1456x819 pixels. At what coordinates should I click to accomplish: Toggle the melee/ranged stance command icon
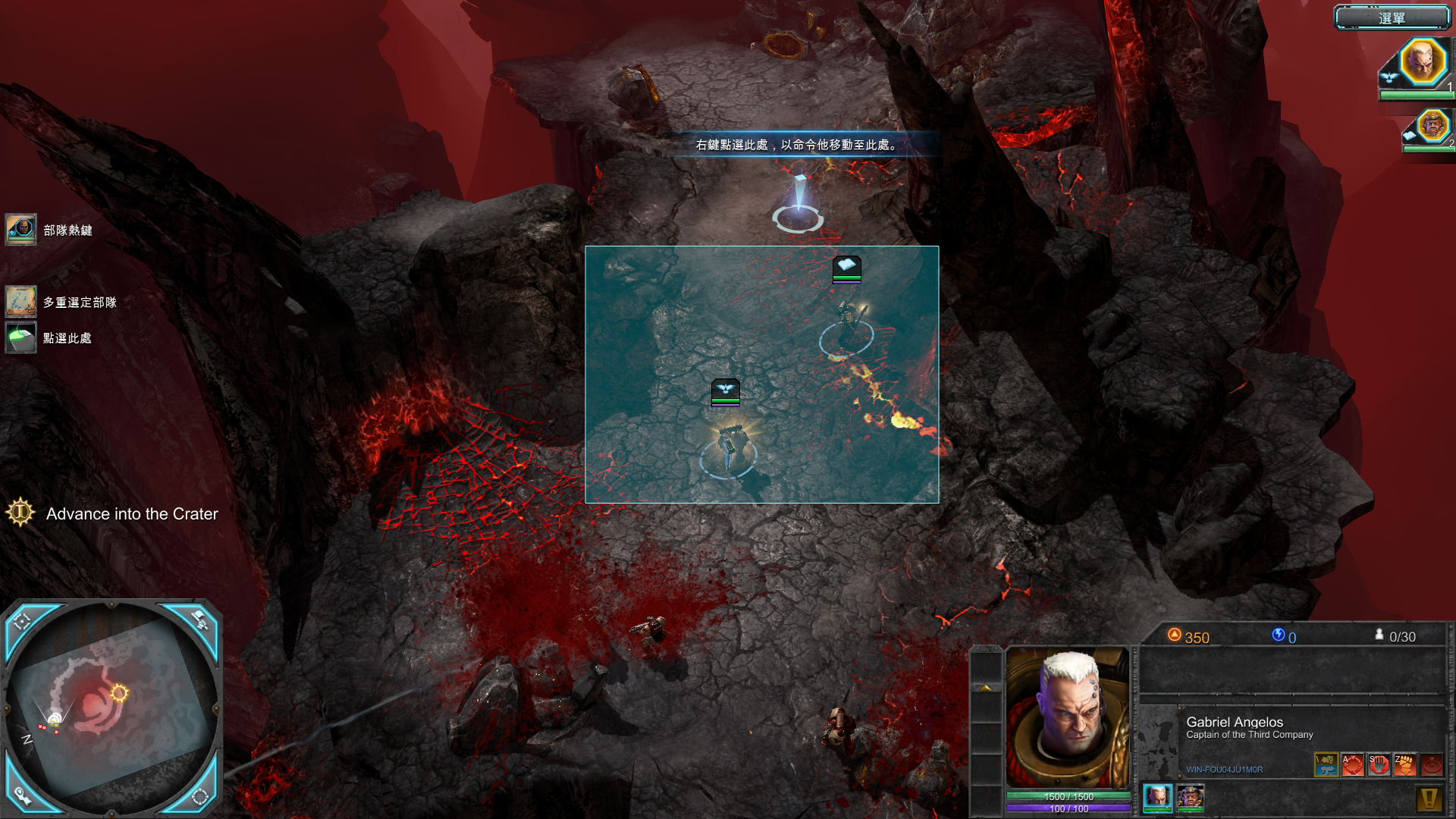click(1326, 764)
